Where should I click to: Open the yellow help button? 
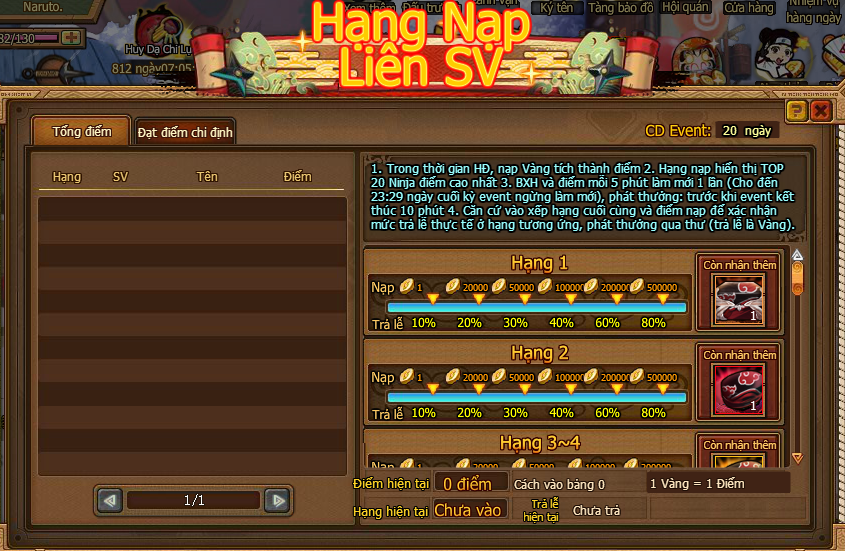tap(797, 111)
